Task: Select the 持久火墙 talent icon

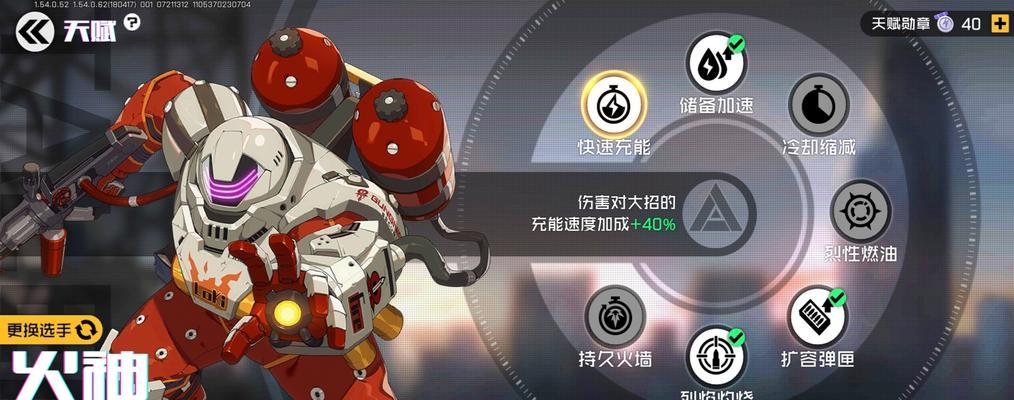Action: point(615,317)
